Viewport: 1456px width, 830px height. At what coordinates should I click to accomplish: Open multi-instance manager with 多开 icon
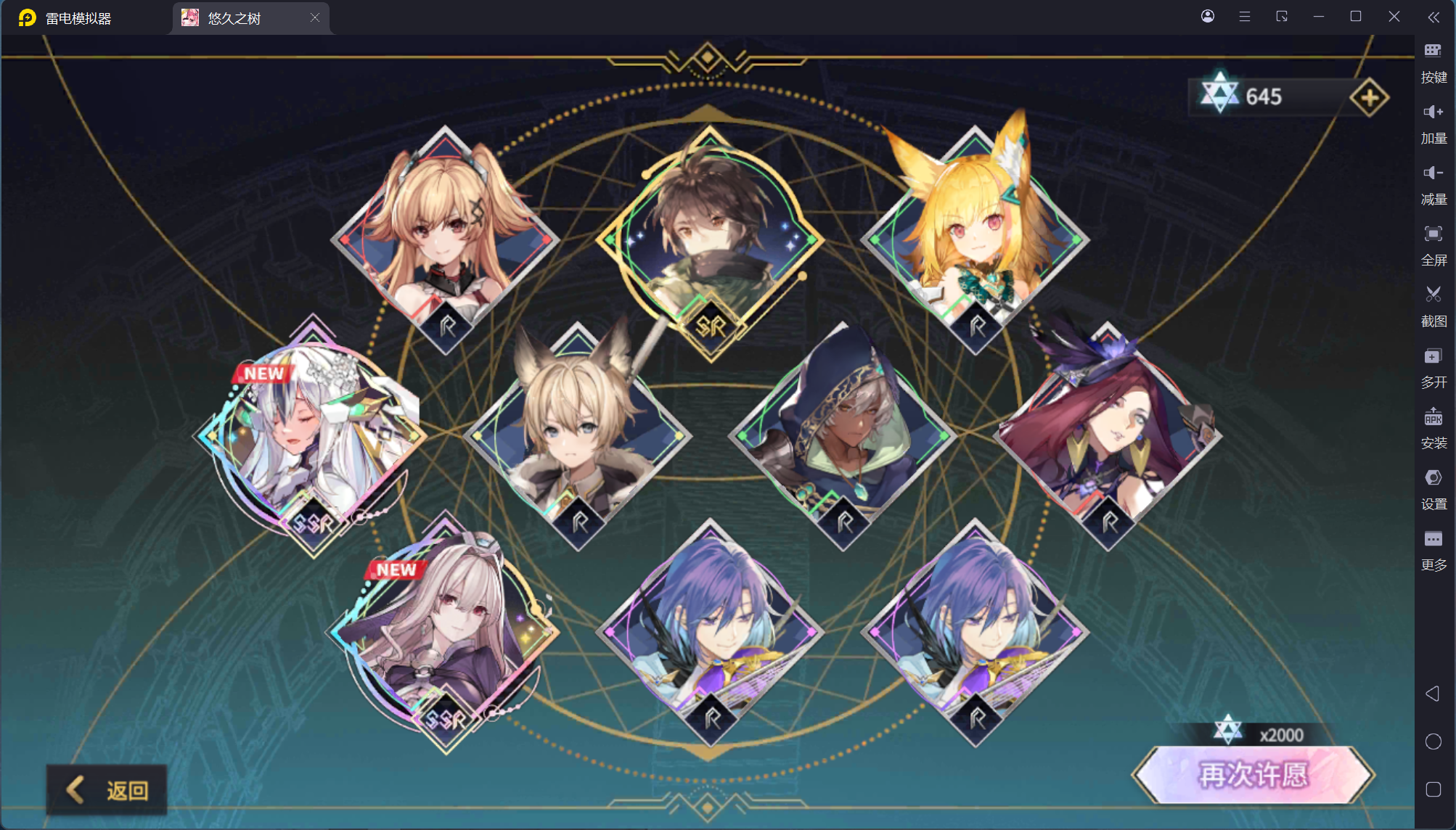click(1433, 356)
